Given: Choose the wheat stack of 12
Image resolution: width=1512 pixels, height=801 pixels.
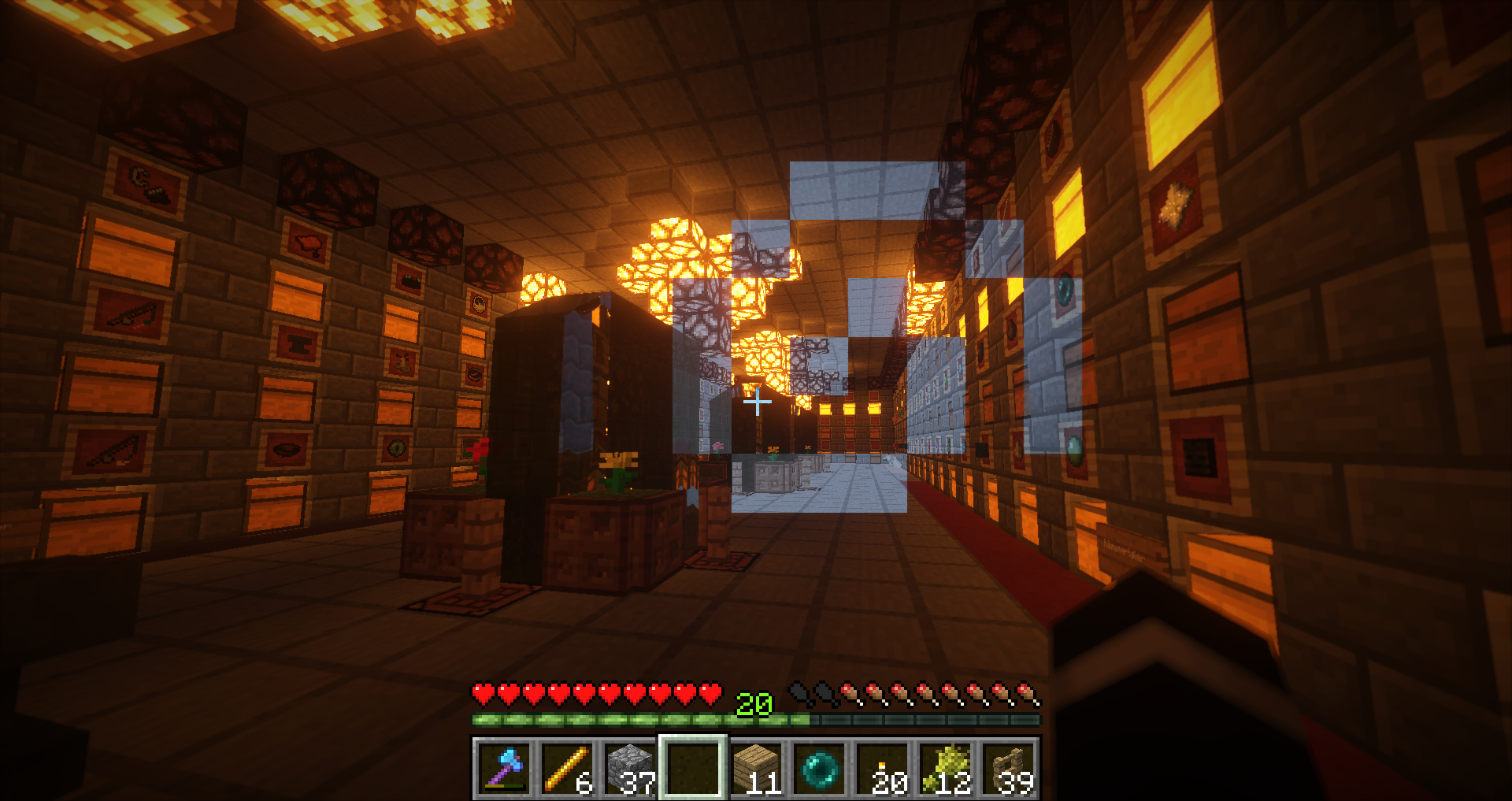Looking at the screenshot, I should [x=945, y=768].
